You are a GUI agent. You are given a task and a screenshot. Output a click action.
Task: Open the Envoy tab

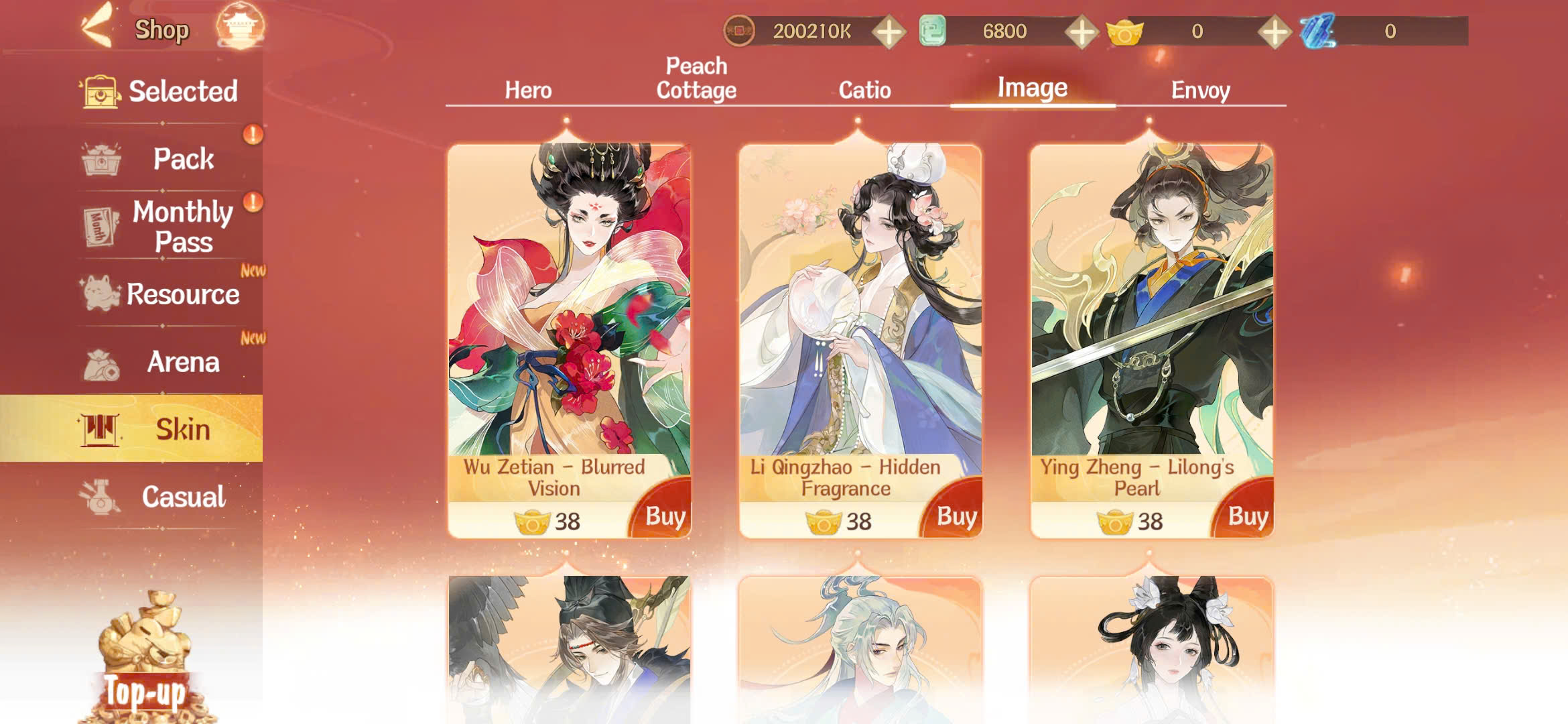pos(1201,90)
